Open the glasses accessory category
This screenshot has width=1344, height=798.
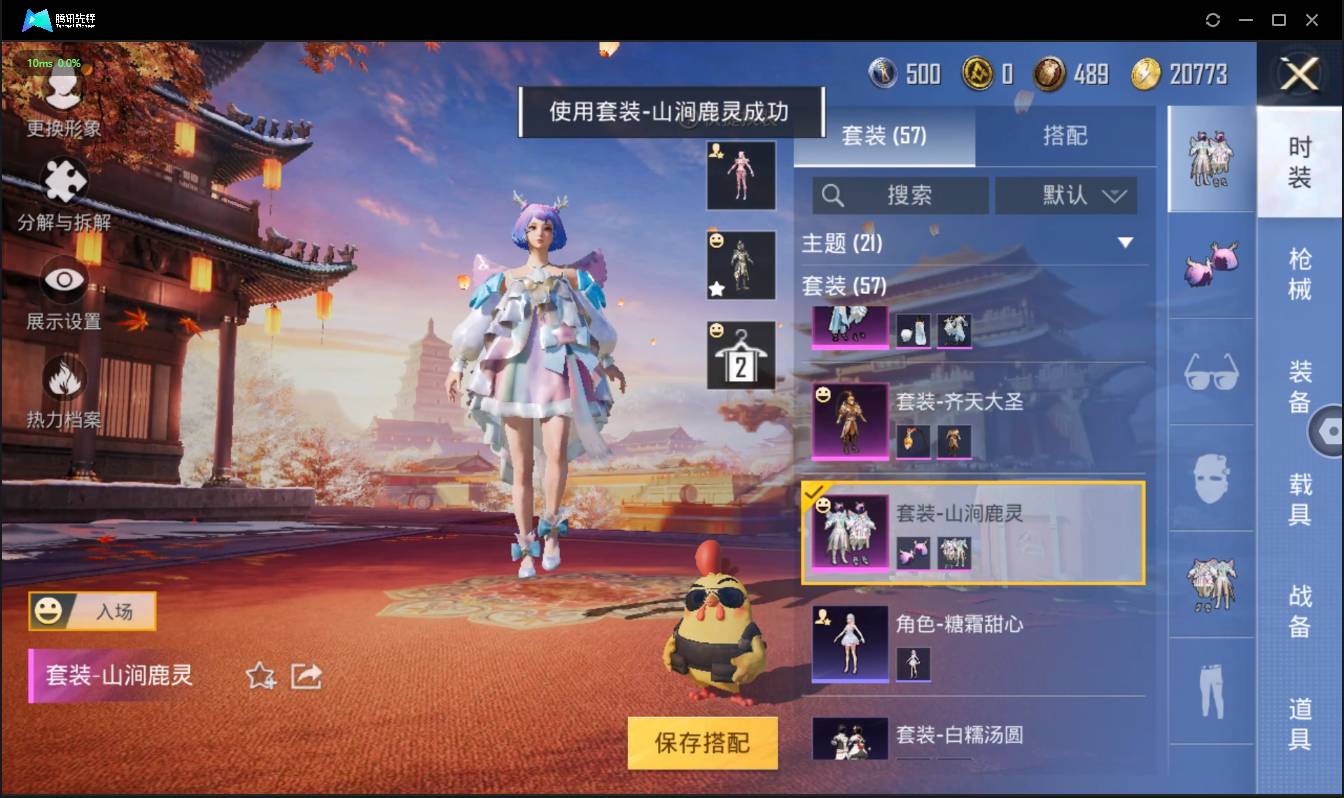[1210, 372]
